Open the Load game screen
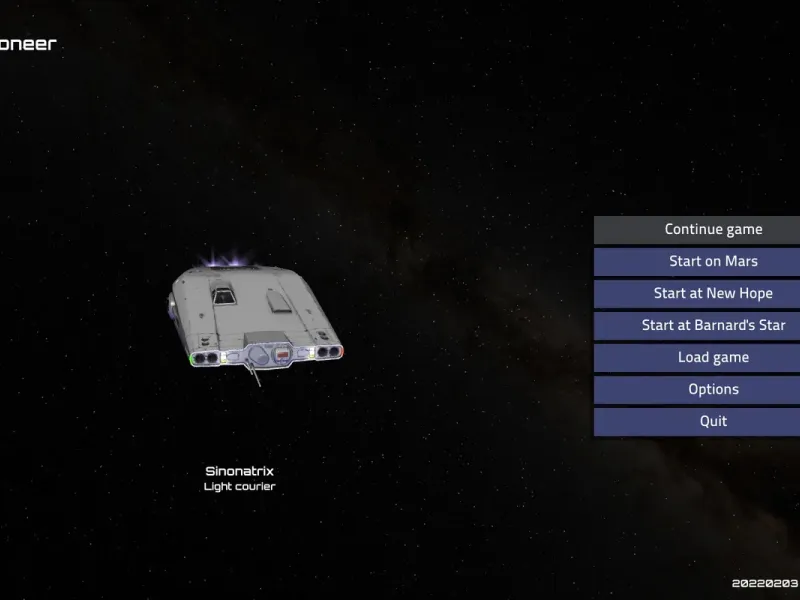This screenshot has width=800, height=600. click(x=712, y=358)
